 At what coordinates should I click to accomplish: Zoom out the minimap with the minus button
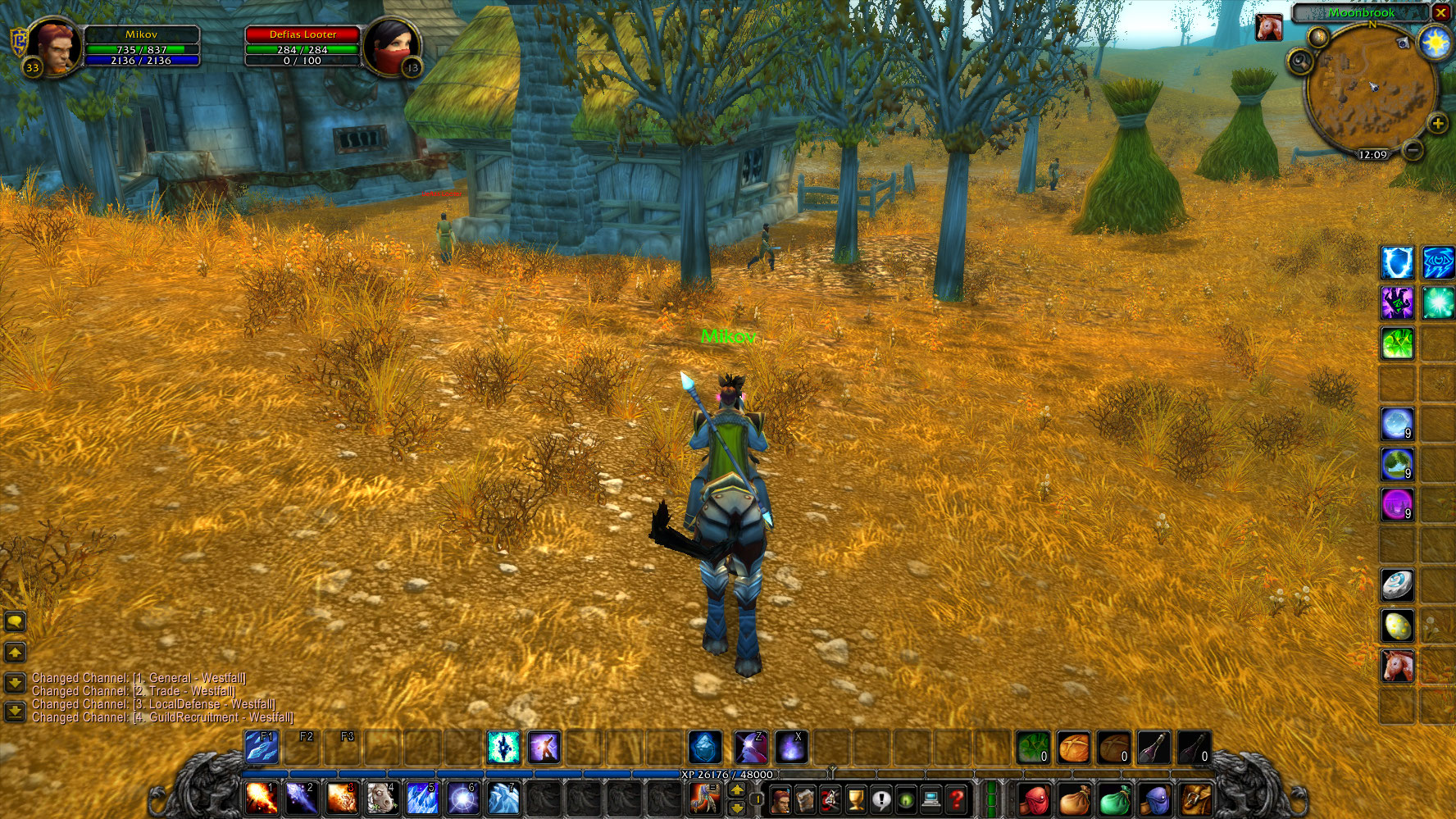point(1412,150)
